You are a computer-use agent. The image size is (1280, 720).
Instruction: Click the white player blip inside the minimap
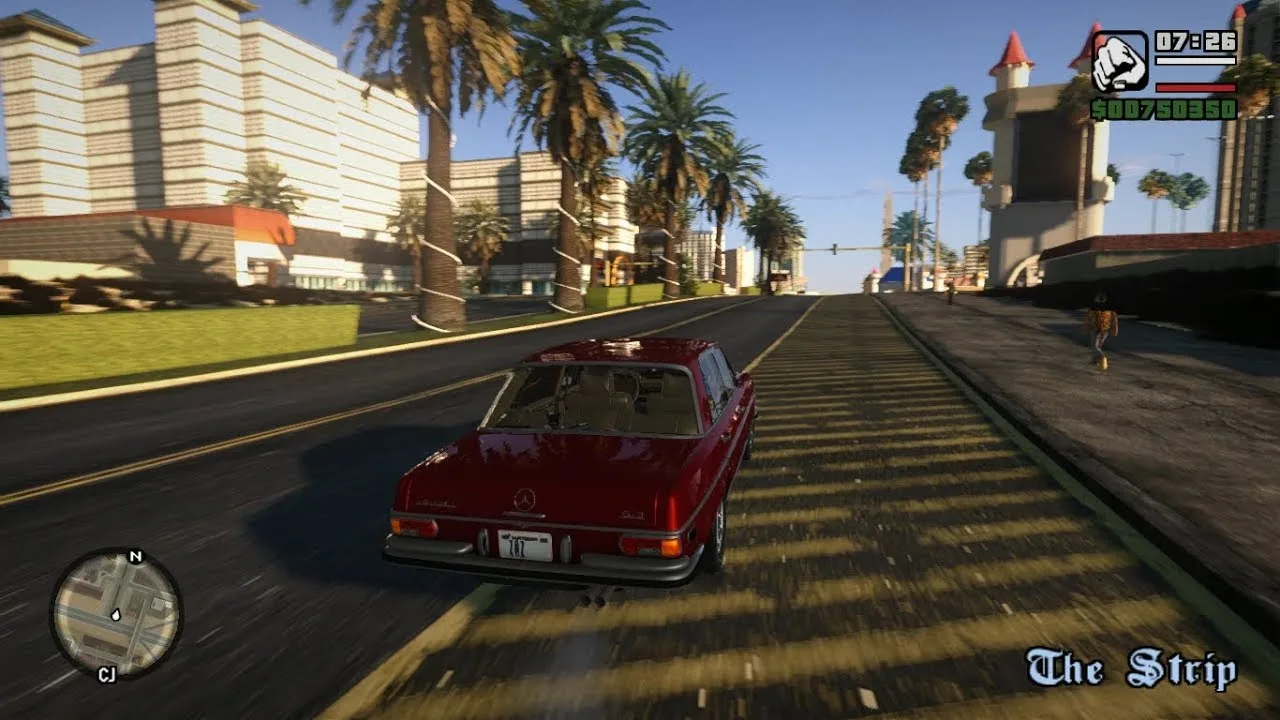(x=116, y=616)
